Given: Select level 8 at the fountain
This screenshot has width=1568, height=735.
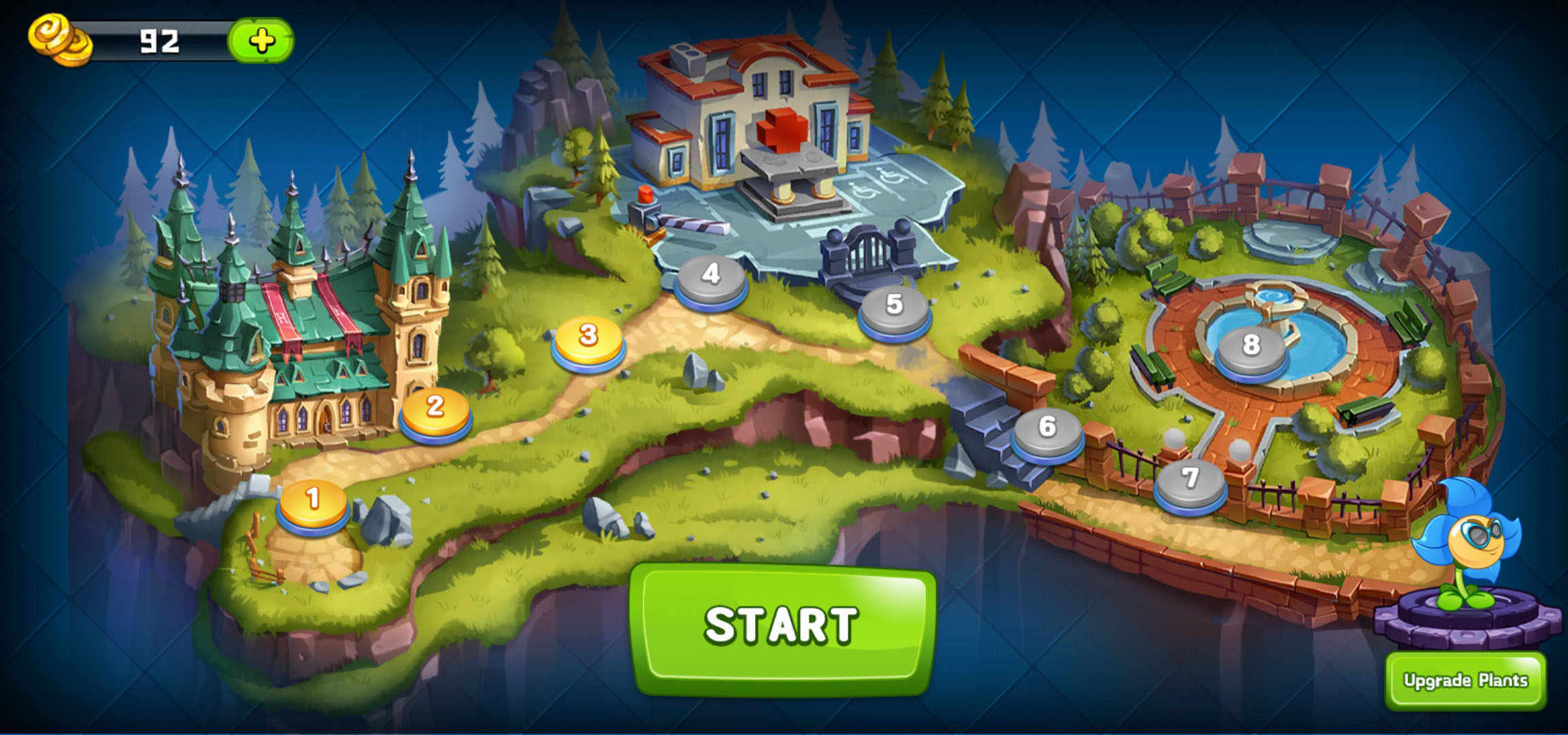Looking at the screenshot, I should coord(1251,350).
